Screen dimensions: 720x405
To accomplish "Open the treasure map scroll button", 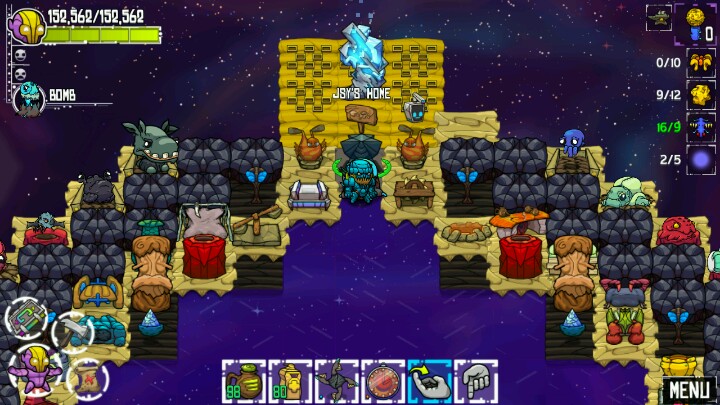I will (x=87, y=377).
